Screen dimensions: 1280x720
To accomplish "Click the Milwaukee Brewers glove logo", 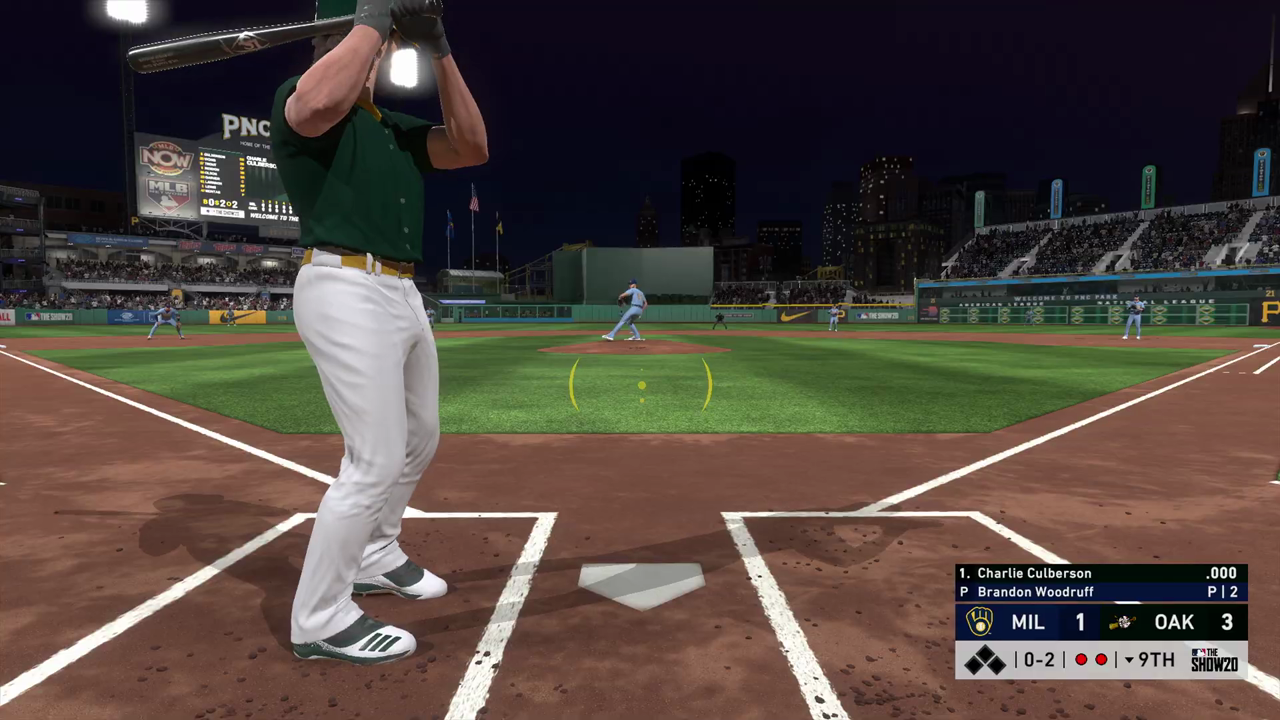I will [978, 621].
